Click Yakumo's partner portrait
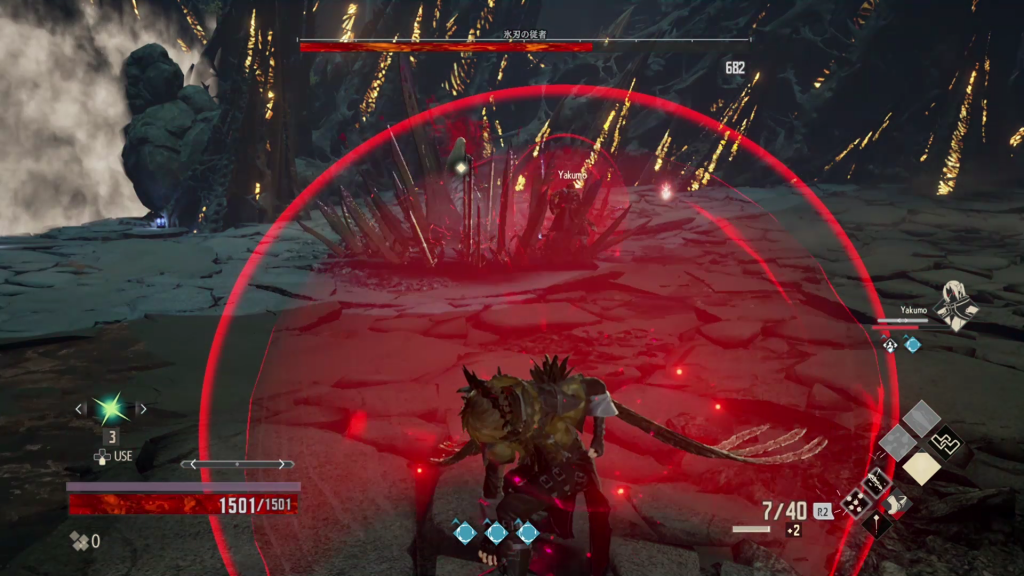Image resolution: width=1024 pixels, height=576 pixels. [957, 305]
